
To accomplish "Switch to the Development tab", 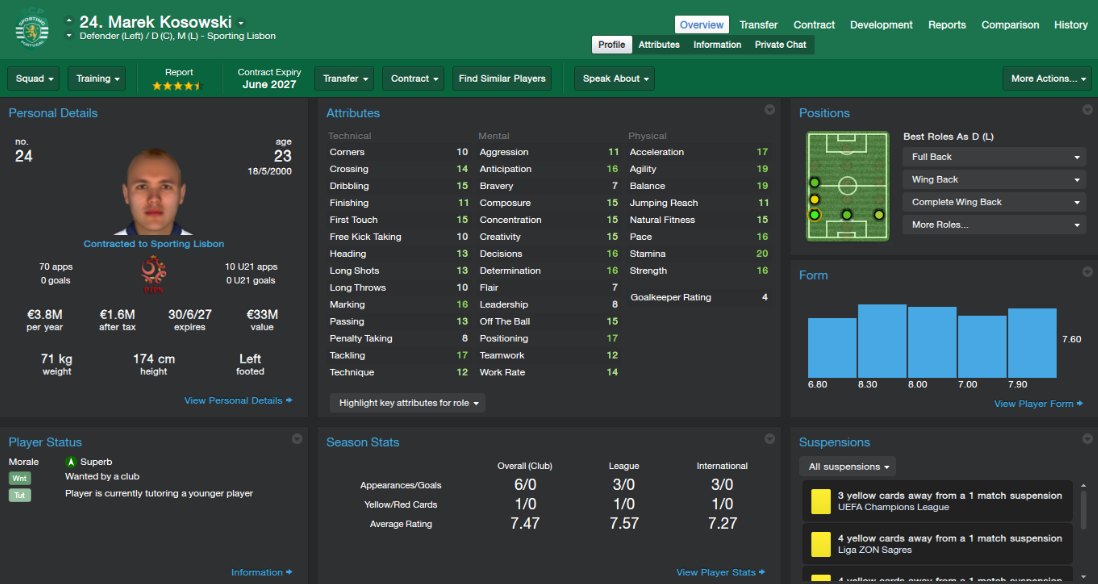I will (x=881, y=25).
